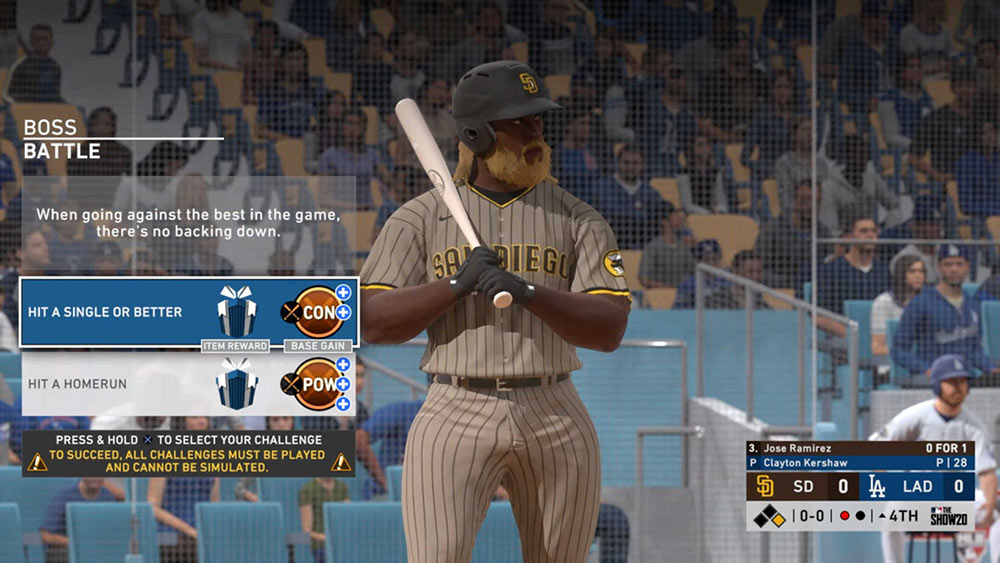The image size is (1000, 563).
Task: Click the CON base gain badge
Action: (318, 312)
